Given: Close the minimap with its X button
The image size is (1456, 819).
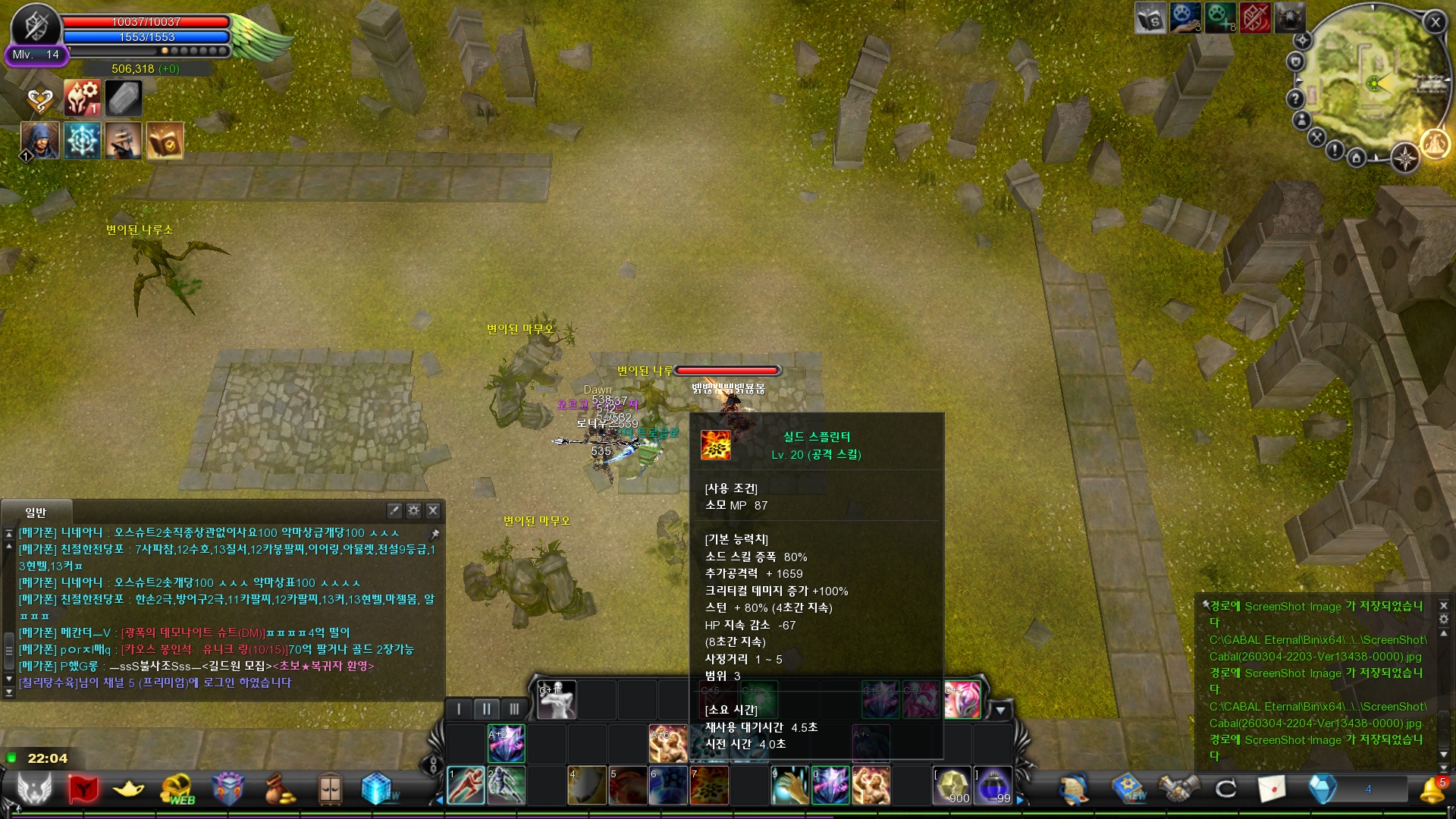Looking at the screenshot, I should 1435,23.
